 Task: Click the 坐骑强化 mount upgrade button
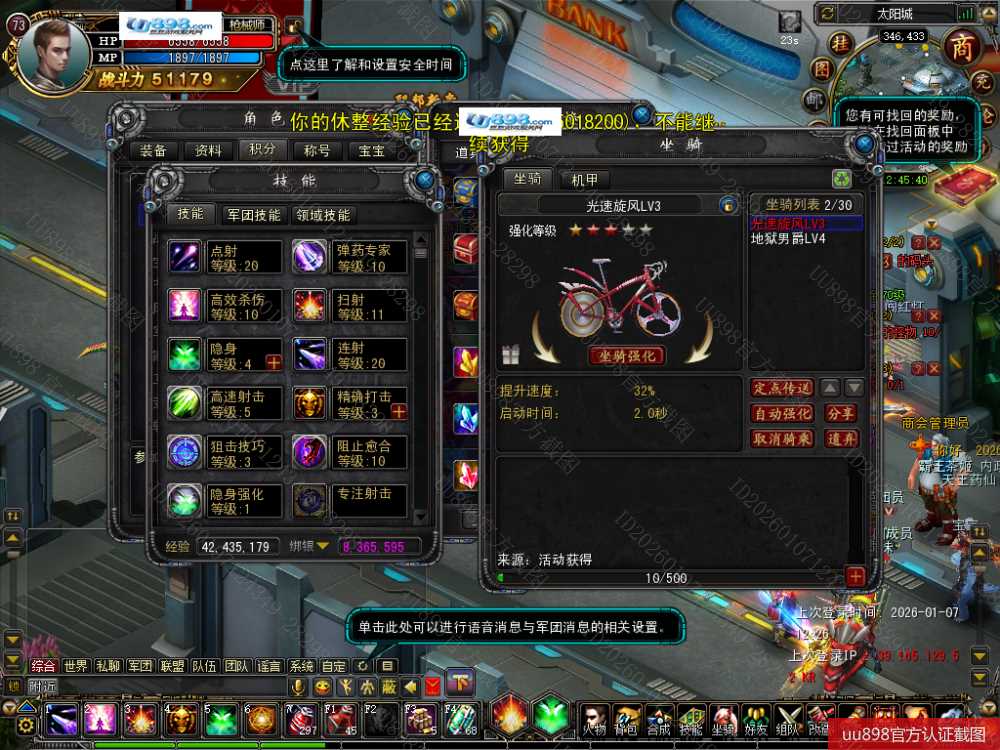pos(626,356)
